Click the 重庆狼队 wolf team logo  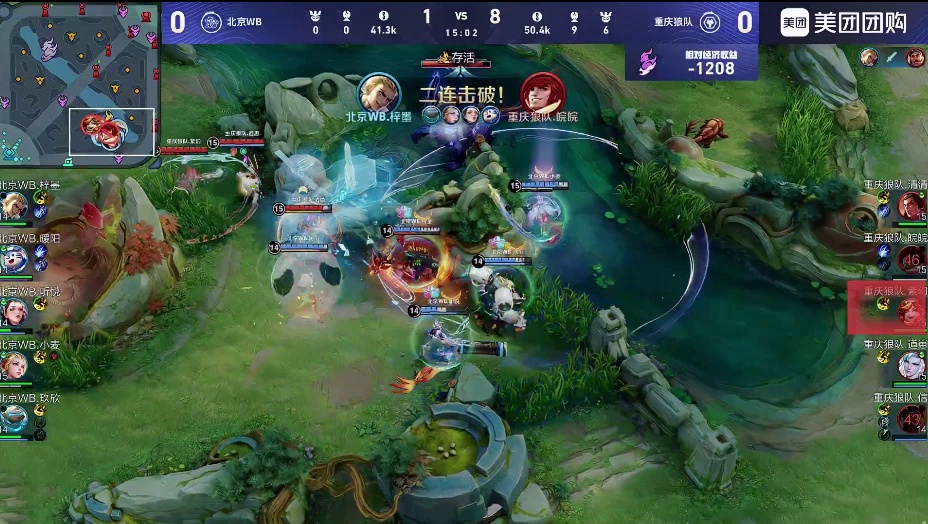[x=709, y=22]
